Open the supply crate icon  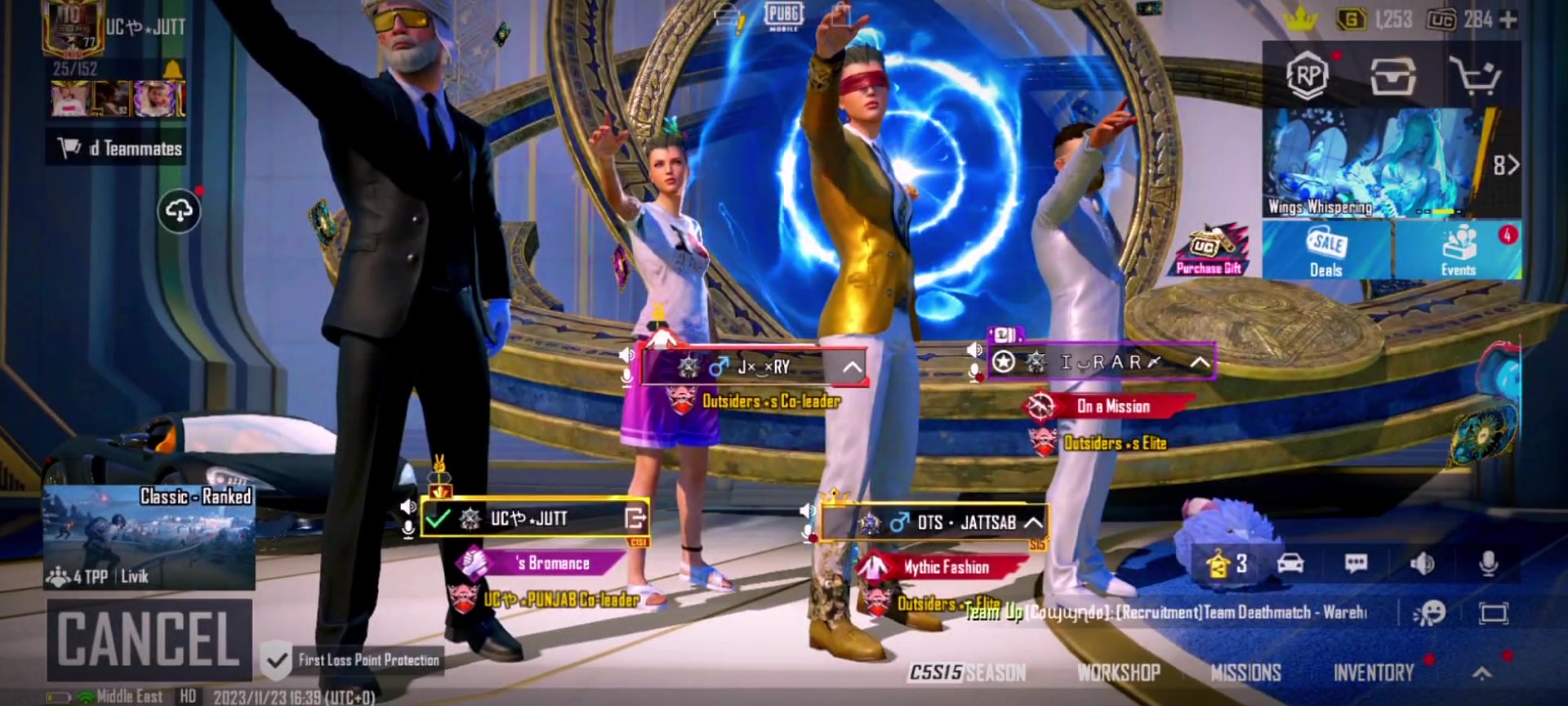point(1392,76)
